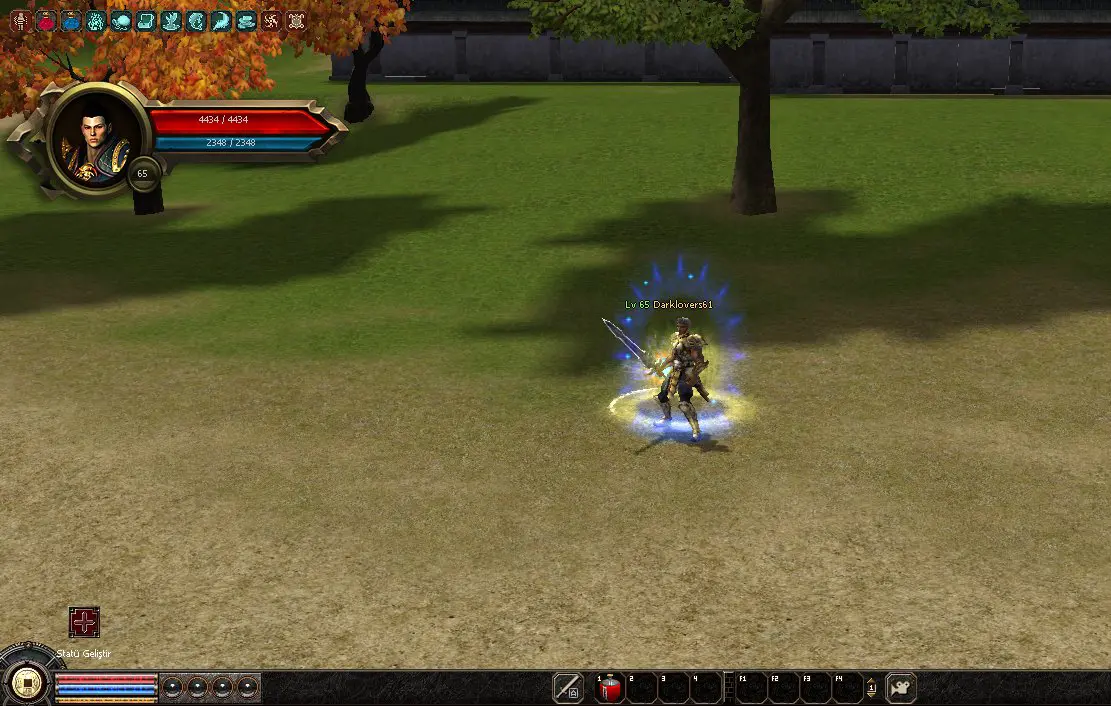
Task: Click the character portrait
Action: (97, 140)
